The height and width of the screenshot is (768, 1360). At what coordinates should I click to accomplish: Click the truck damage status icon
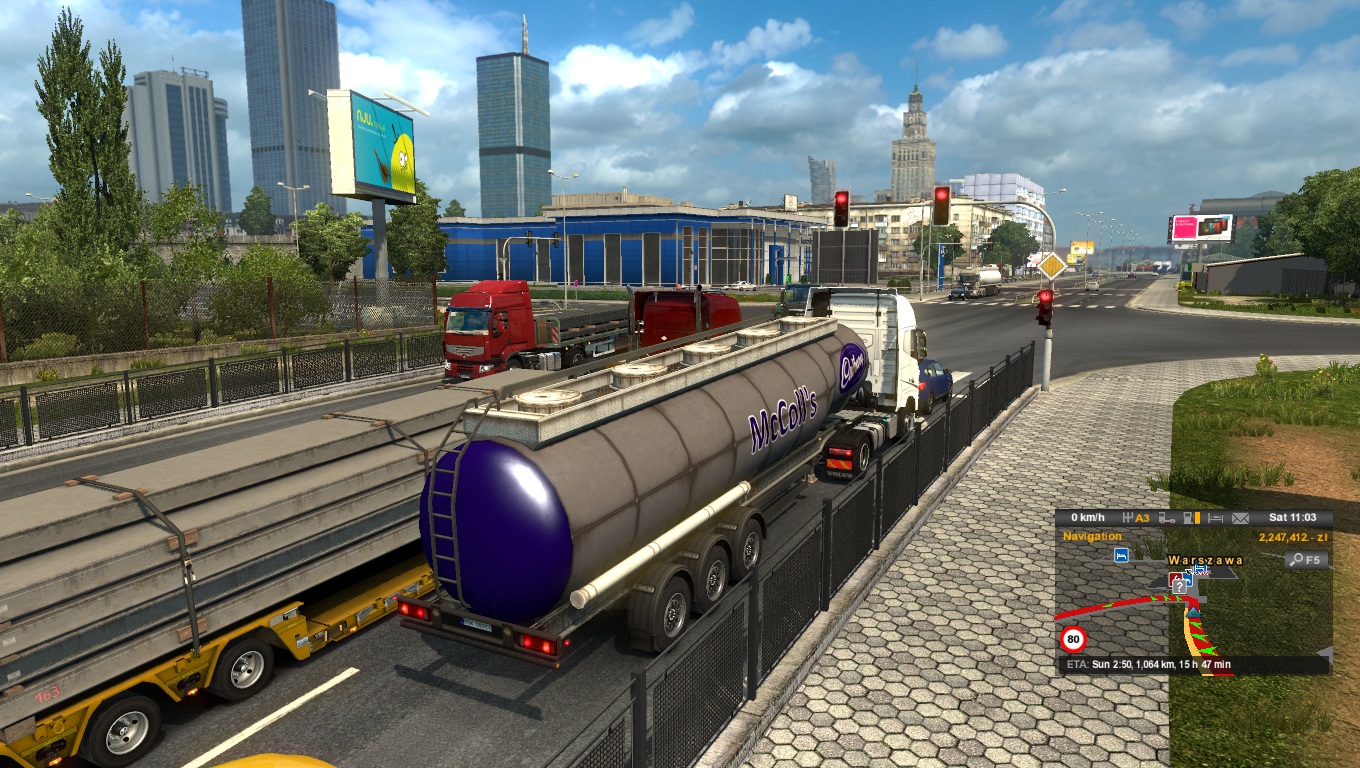coord(1166,518)
